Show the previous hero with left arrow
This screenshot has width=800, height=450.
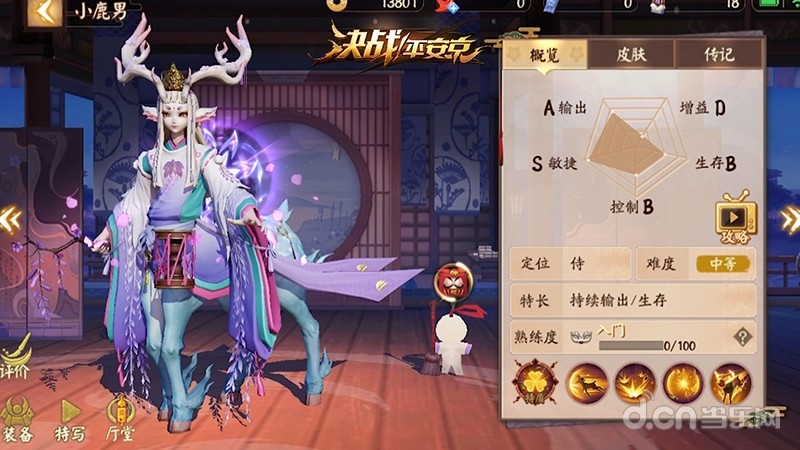tap(10, 218)
